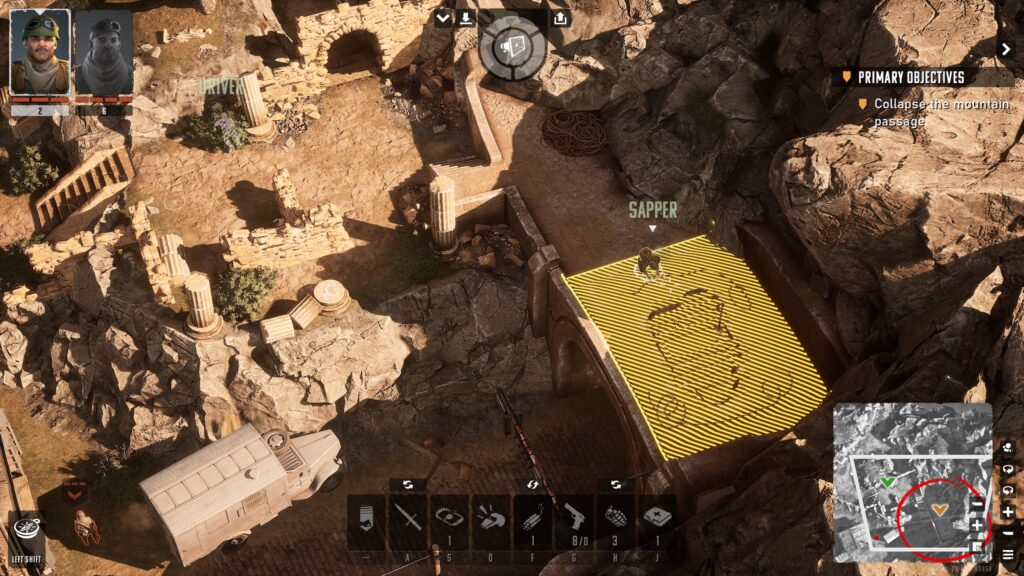Viewport: 1024px width, 576px height.
Task: Expand the top chevron dropdown button
Action: click(444, 18)
